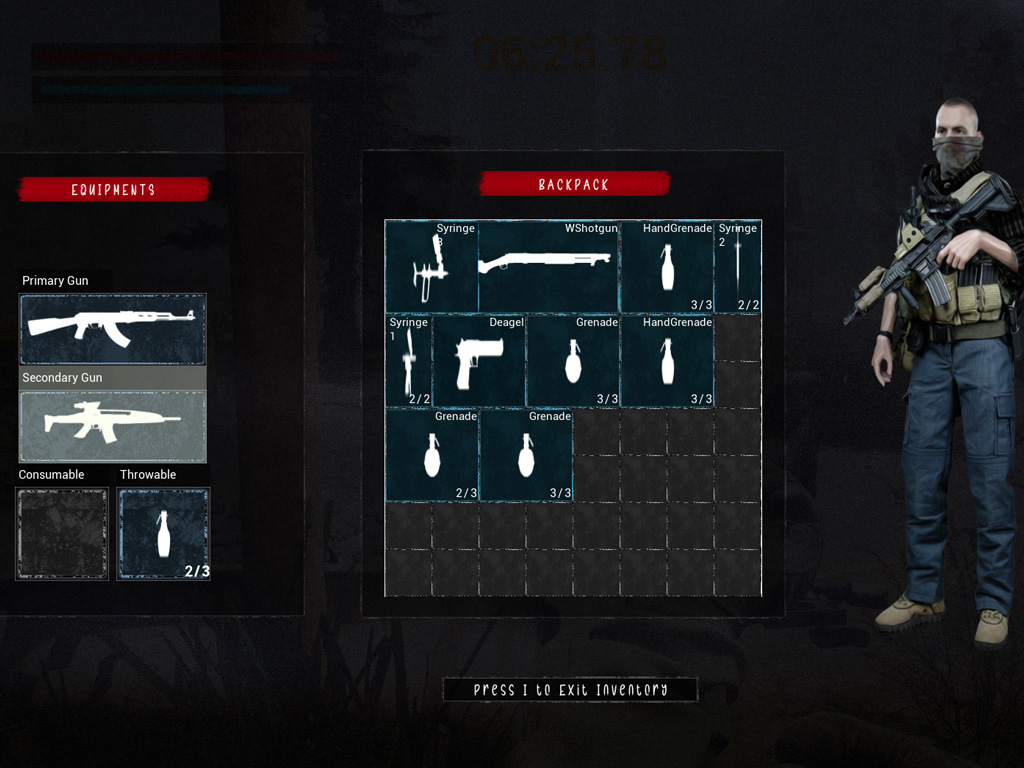
Task: Select the Syringe 1 item
Action: pos(409,361)
